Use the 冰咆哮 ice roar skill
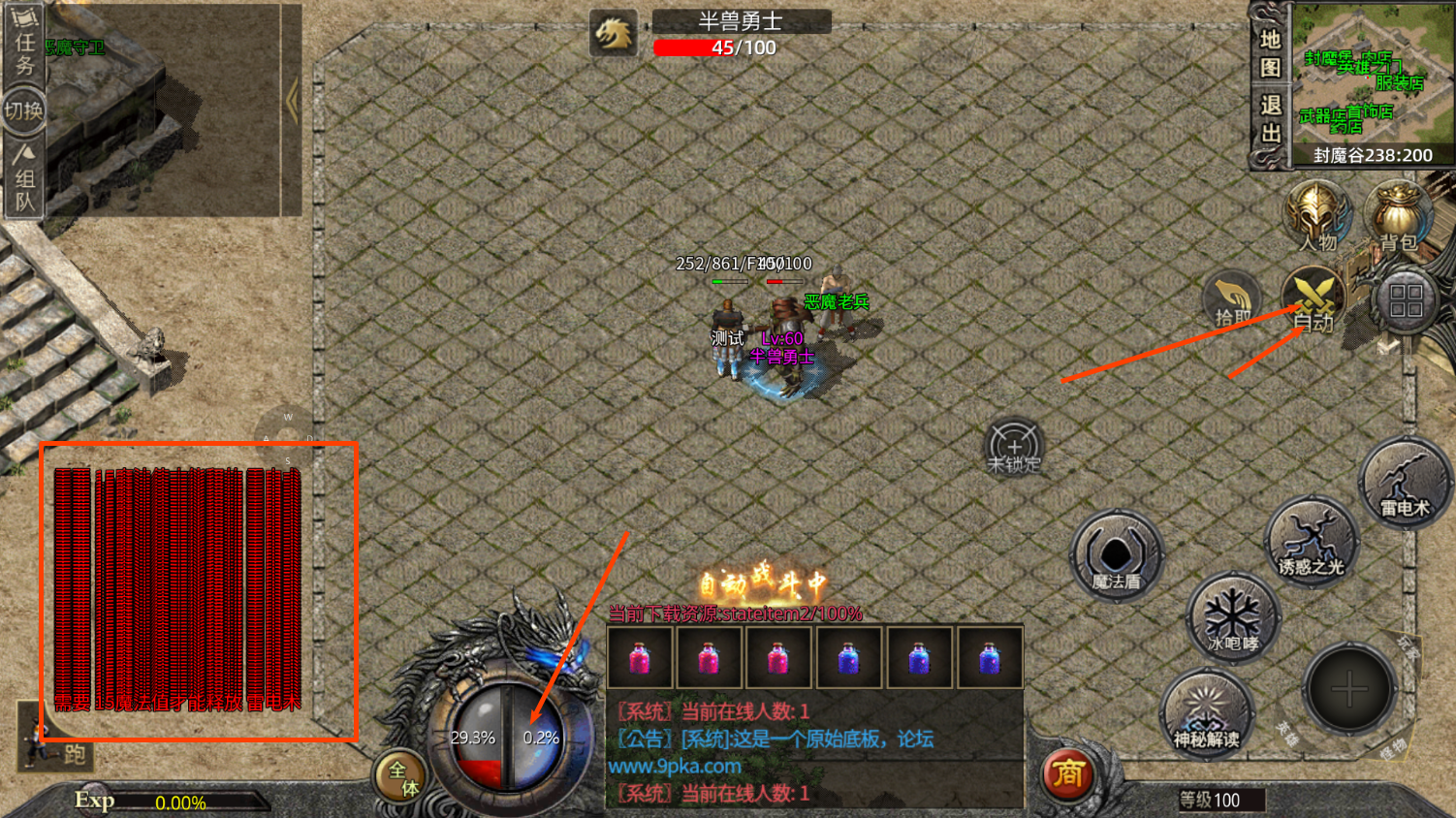 coord(1233,618)
